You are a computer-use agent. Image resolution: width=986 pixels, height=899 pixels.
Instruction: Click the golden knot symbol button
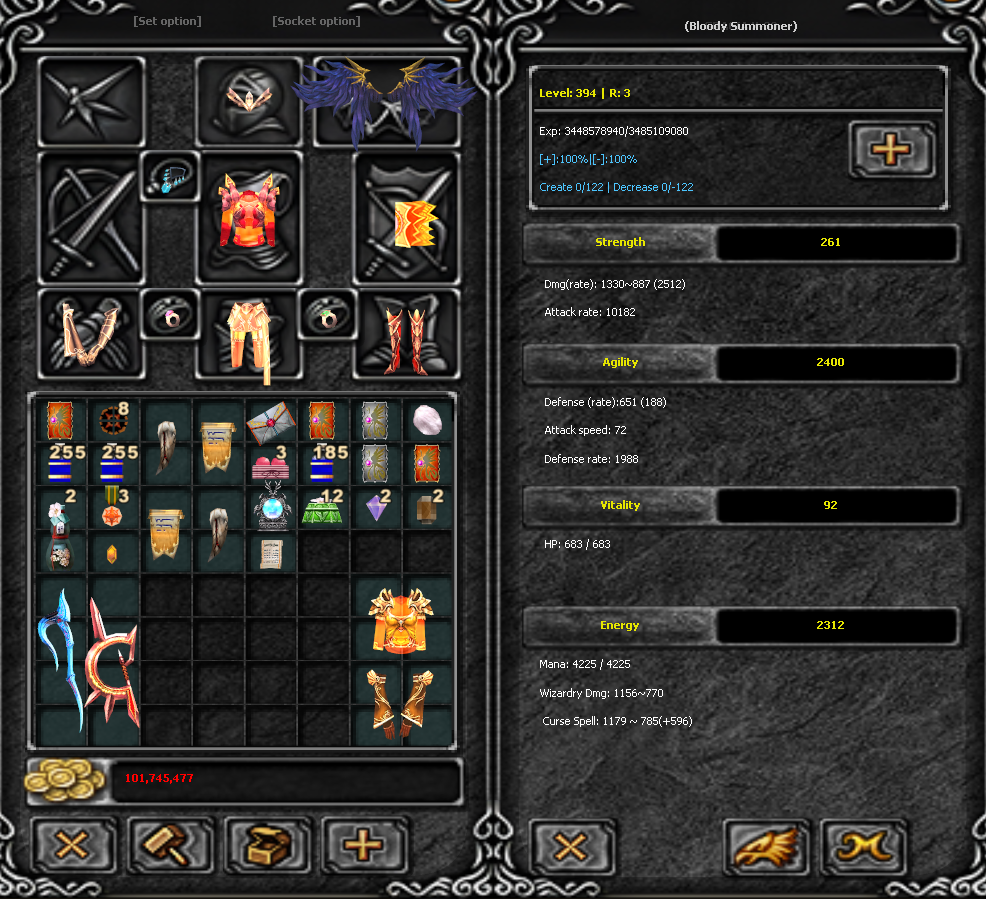863,848
